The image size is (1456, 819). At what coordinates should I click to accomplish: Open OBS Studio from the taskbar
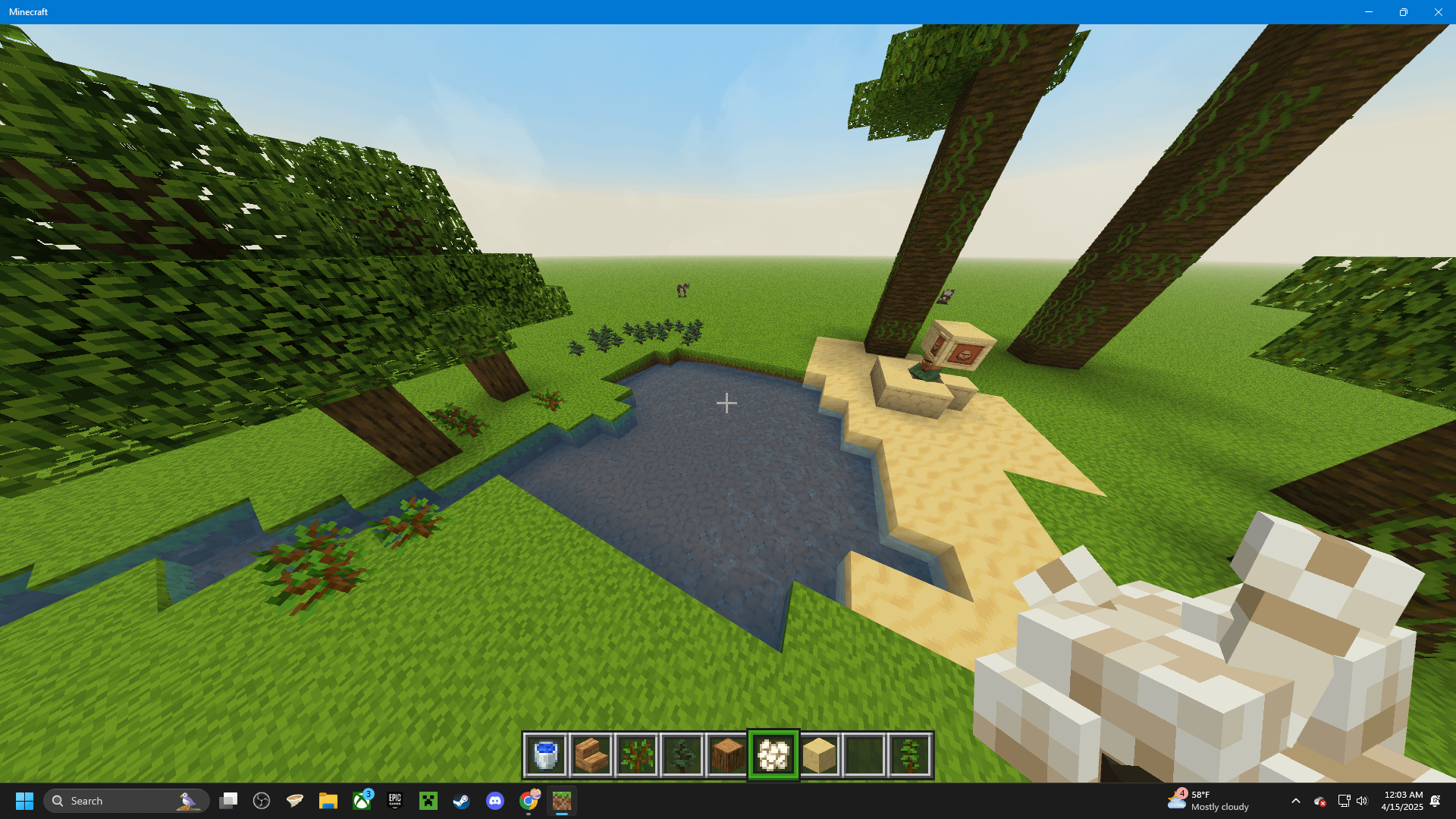coord(262,800)
